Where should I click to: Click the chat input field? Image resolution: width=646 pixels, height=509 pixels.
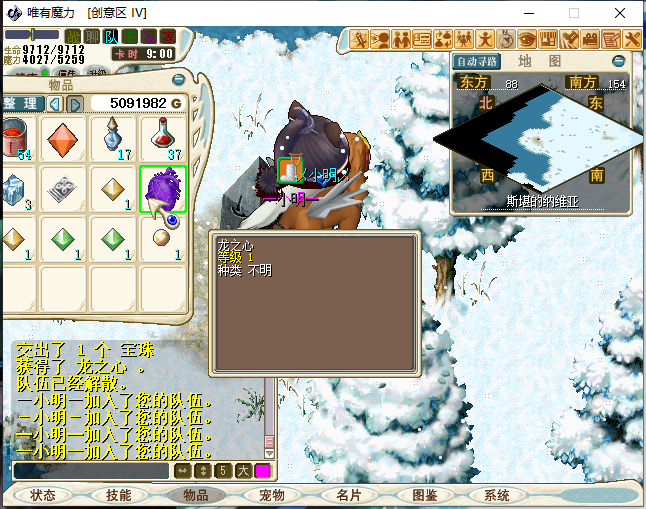[92, 470]
